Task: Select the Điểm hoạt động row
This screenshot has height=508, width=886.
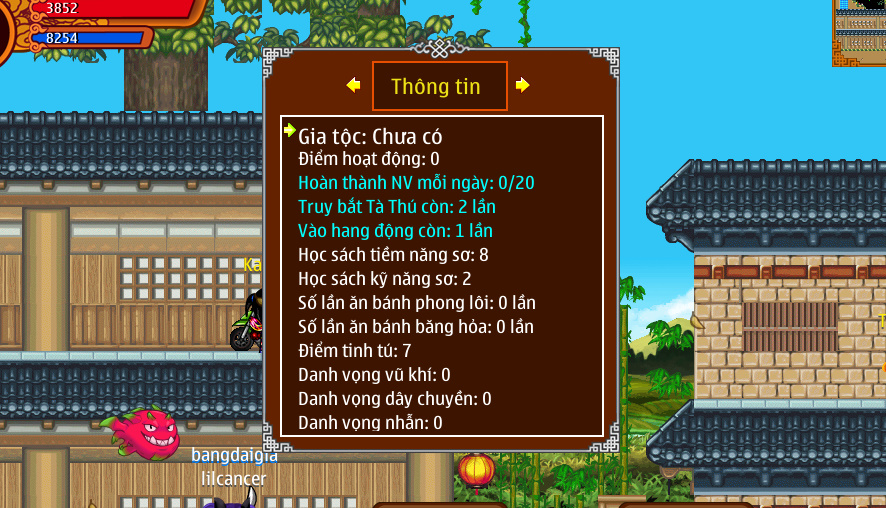Action: (369, 159)
